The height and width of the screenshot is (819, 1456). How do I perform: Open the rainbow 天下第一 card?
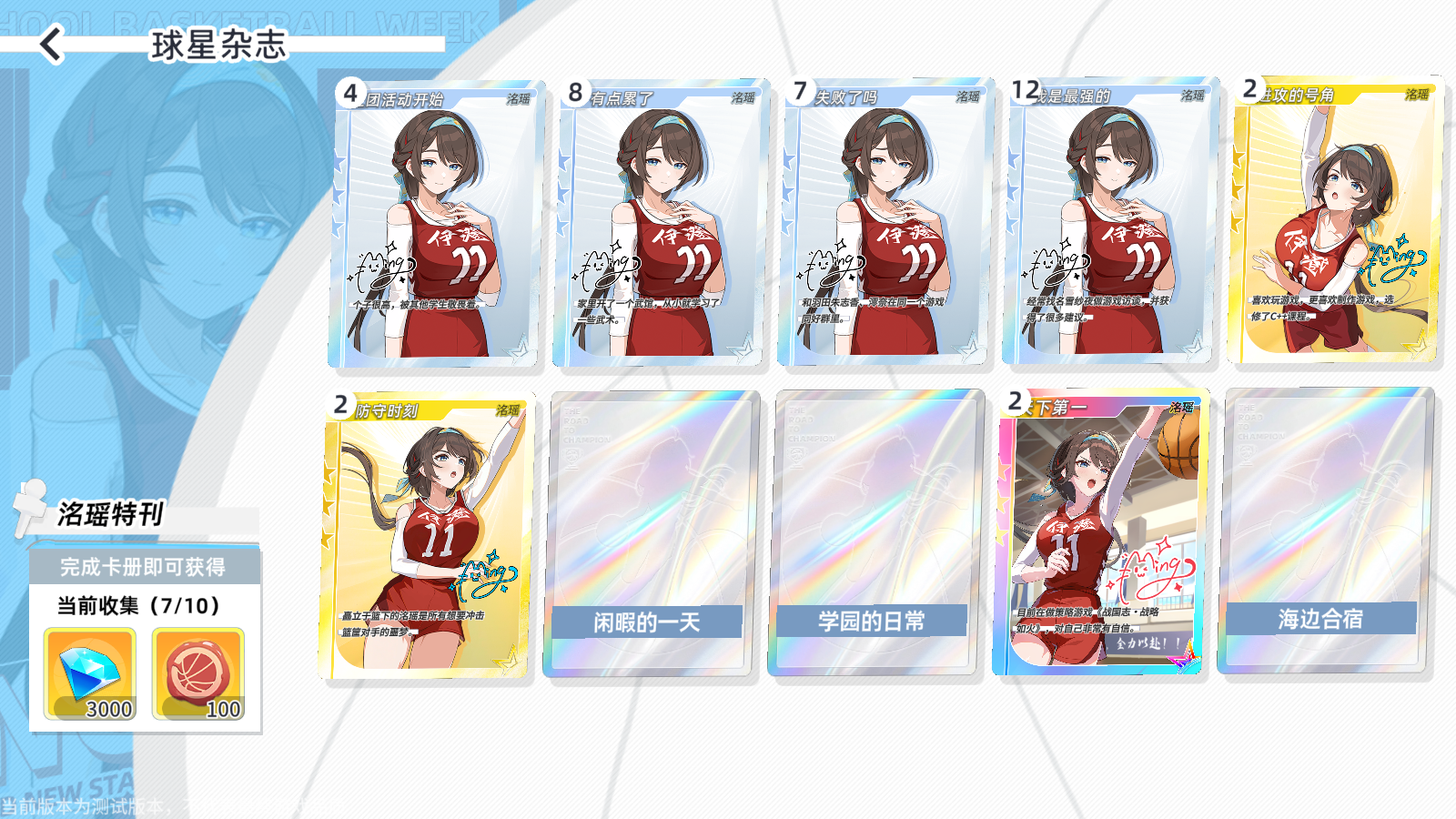click(x=1106, y=537)
